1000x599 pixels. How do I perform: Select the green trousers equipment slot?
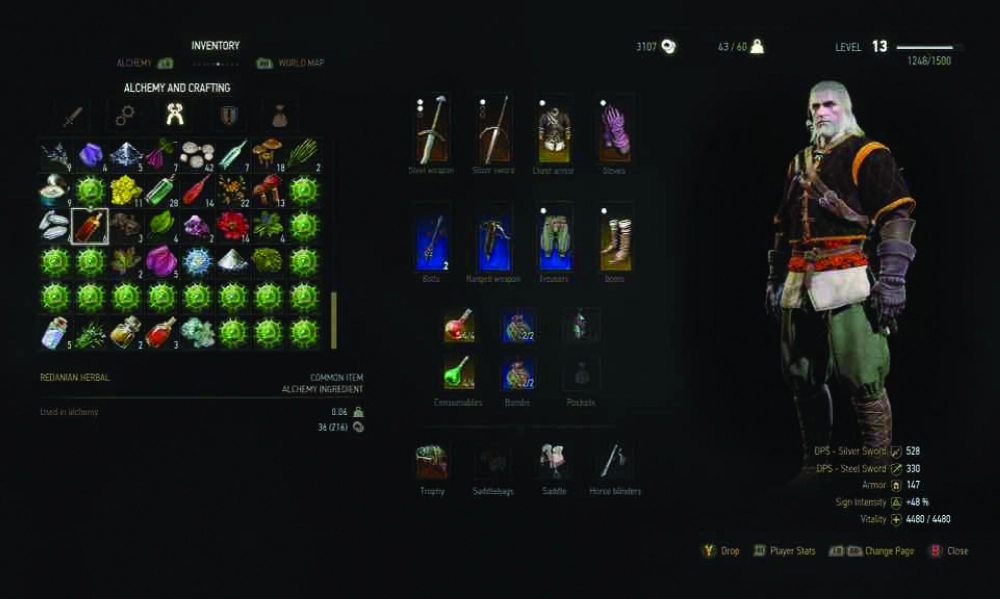554,240
